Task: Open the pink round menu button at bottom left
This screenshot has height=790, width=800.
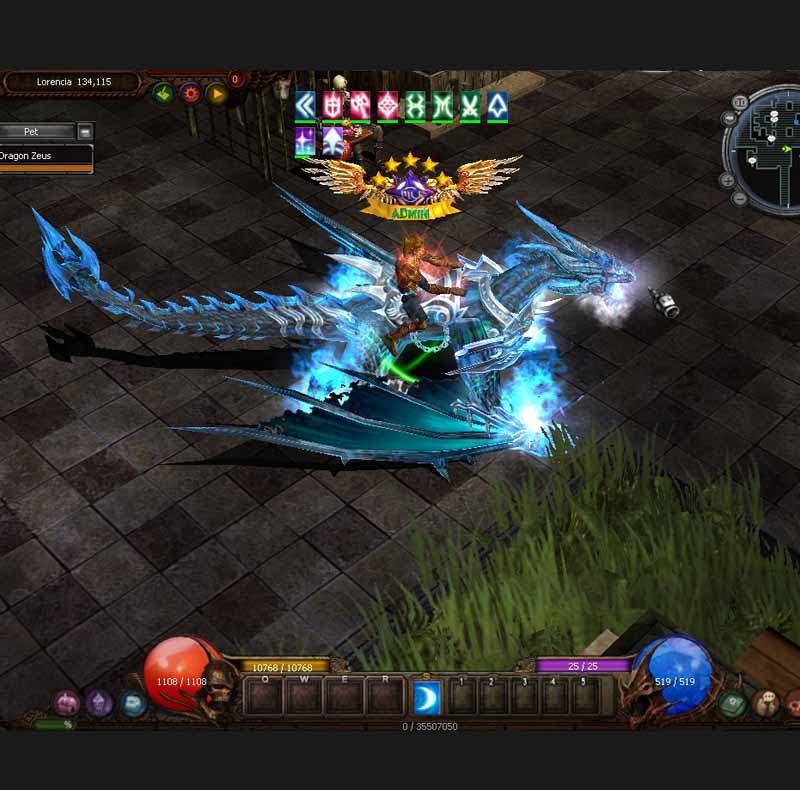Action: click(68, 703)
